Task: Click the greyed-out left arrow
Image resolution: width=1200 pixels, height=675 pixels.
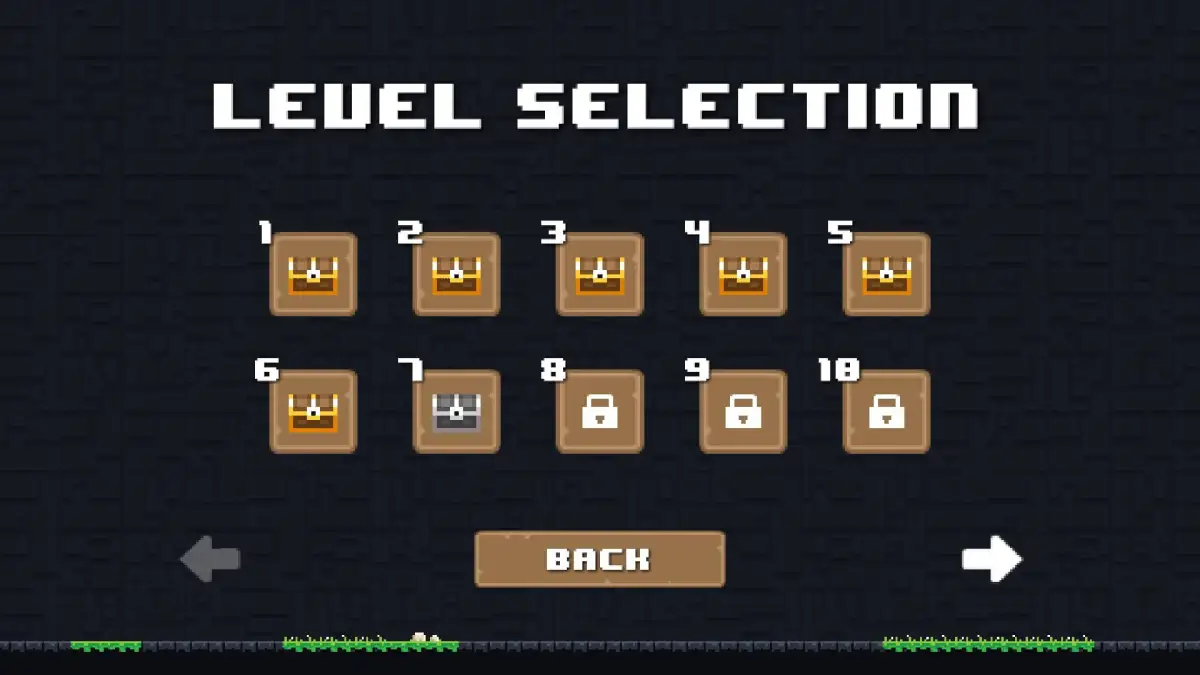Action: click(x=210, y=559)
